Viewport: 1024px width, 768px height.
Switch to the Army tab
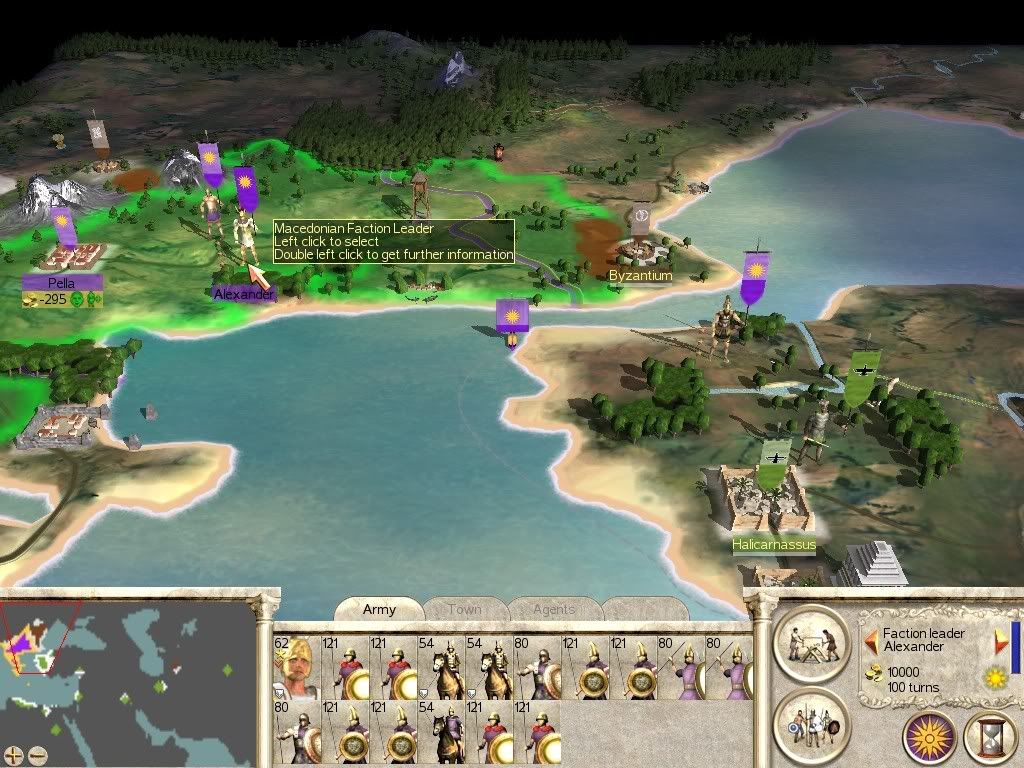379,609
